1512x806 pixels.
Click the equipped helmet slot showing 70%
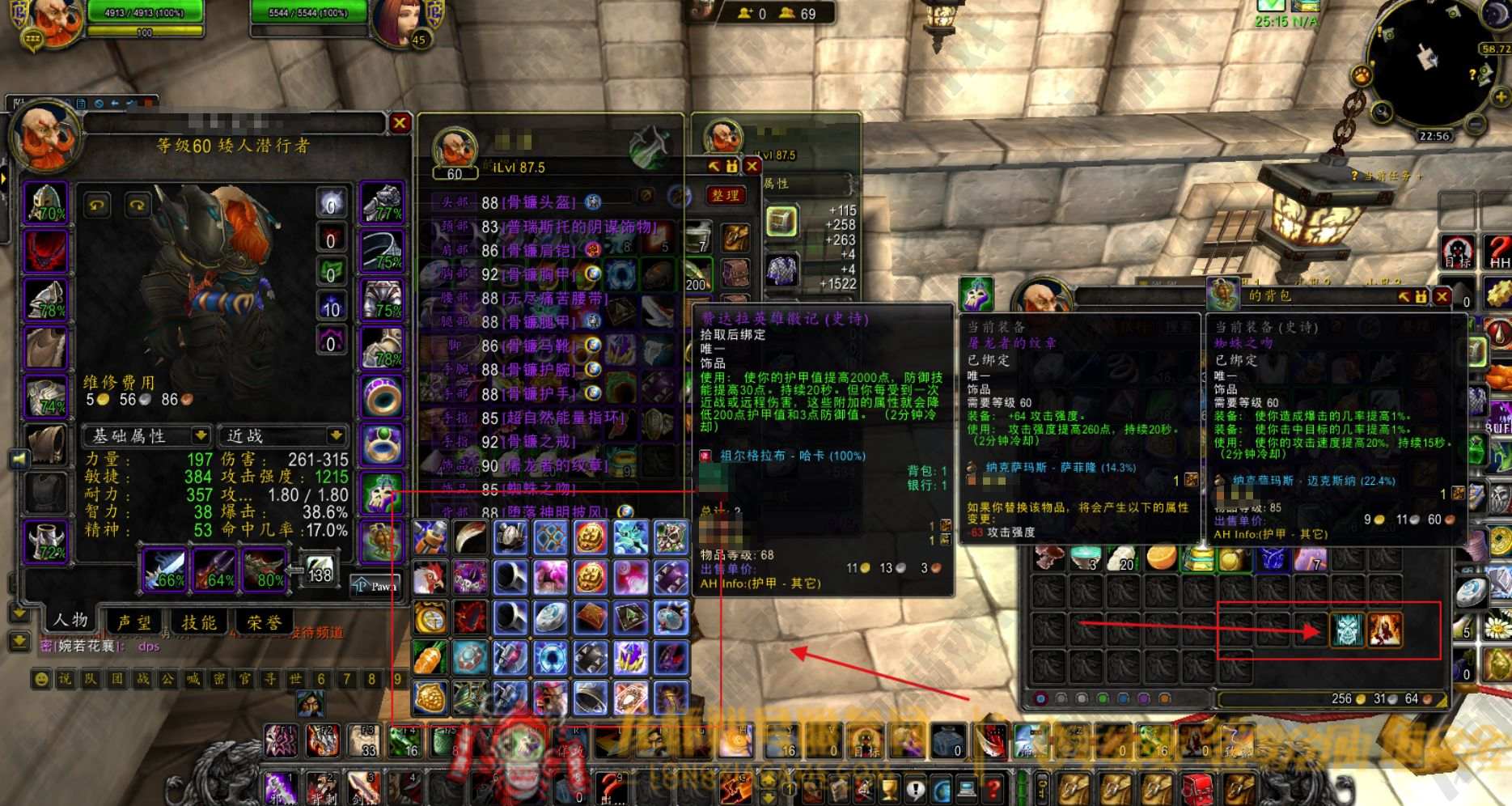click(x=47, y=203)
